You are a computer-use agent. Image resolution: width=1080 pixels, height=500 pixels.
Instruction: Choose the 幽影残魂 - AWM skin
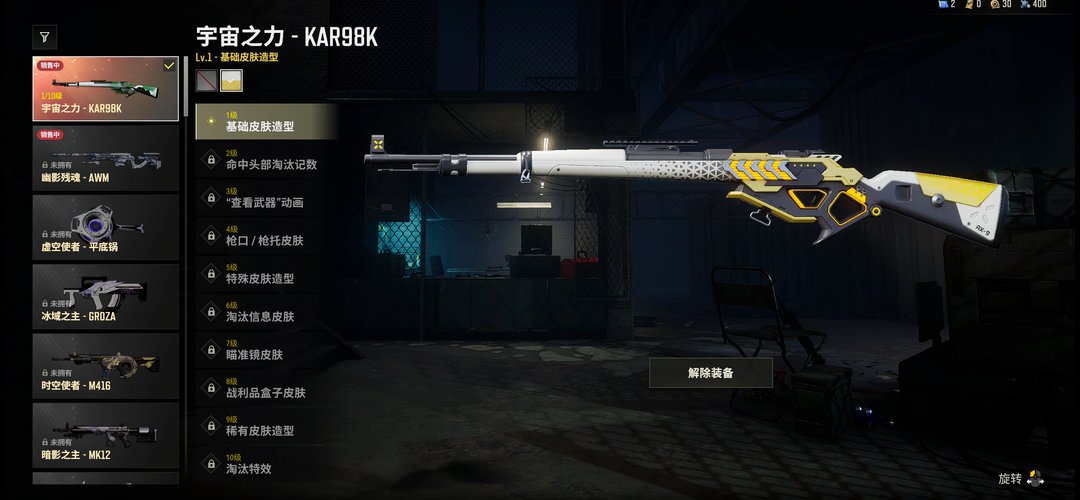click(x=105, y=158)
